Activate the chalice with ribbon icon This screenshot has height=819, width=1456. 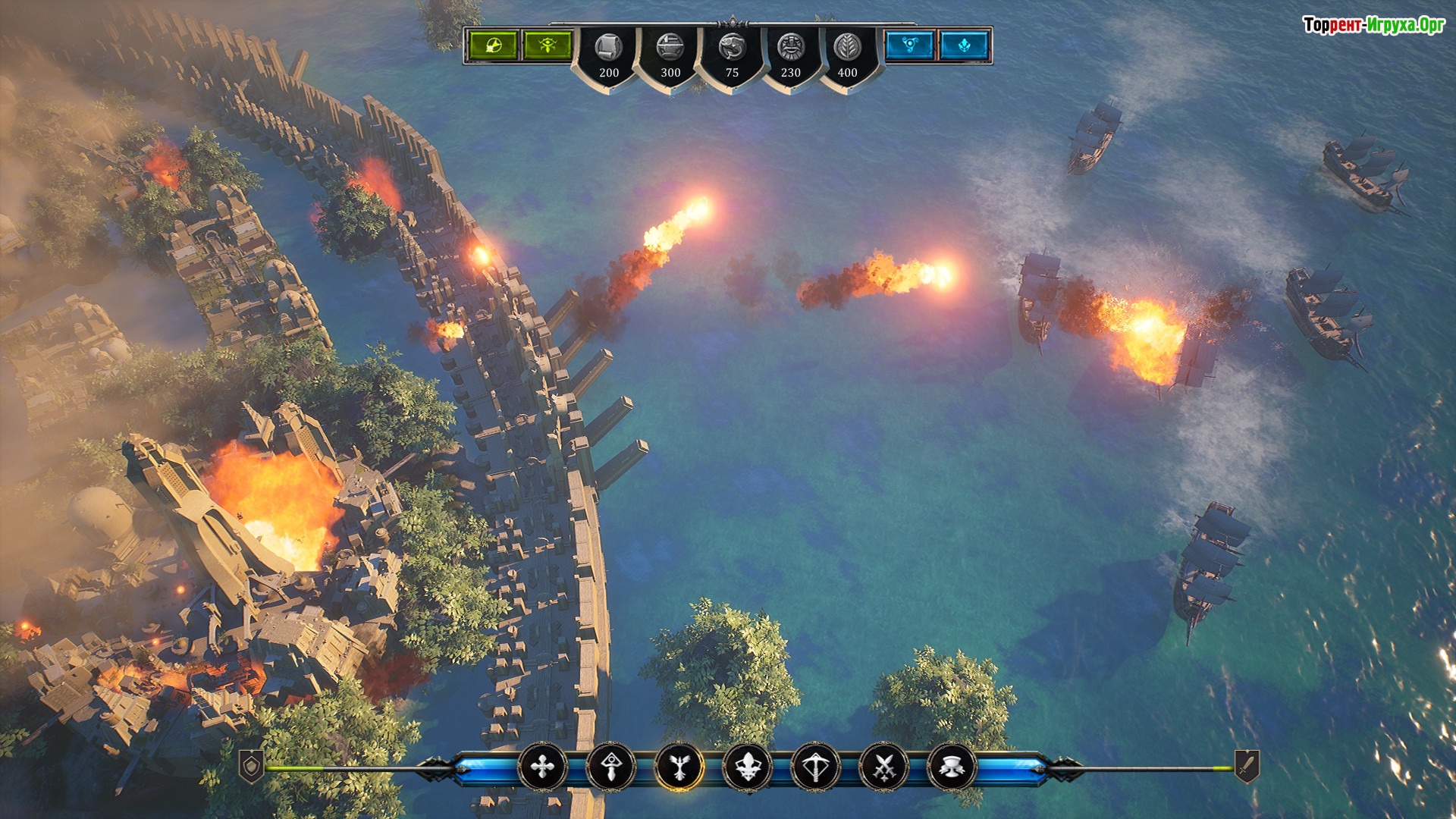tap(952, 767)
